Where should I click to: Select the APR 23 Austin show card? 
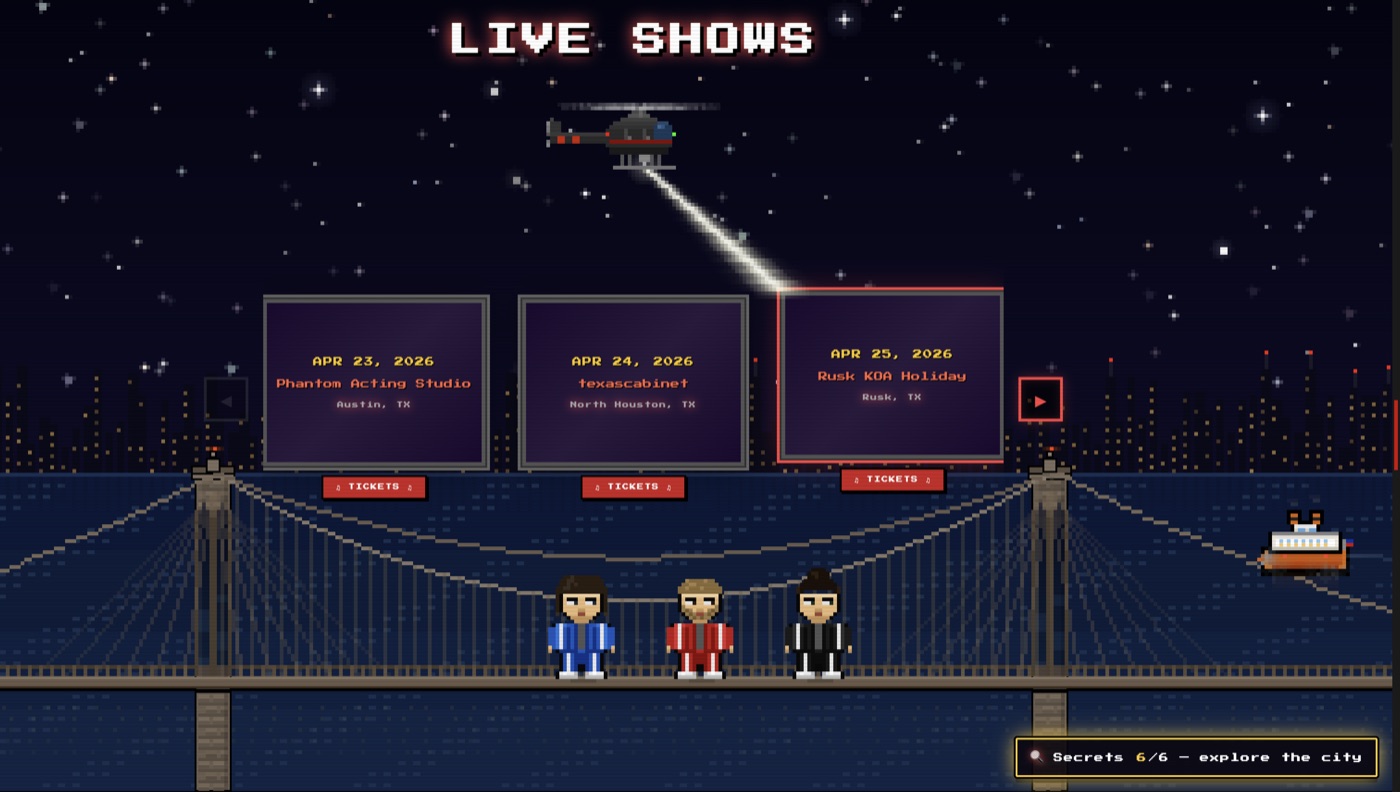375,380
